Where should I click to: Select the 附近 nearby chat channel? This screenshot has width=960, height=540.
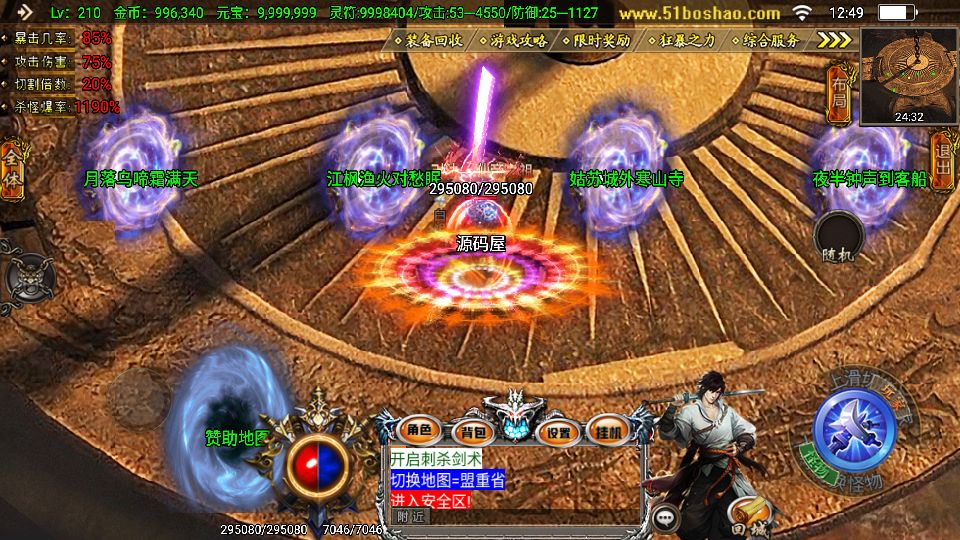pos(411,517)
